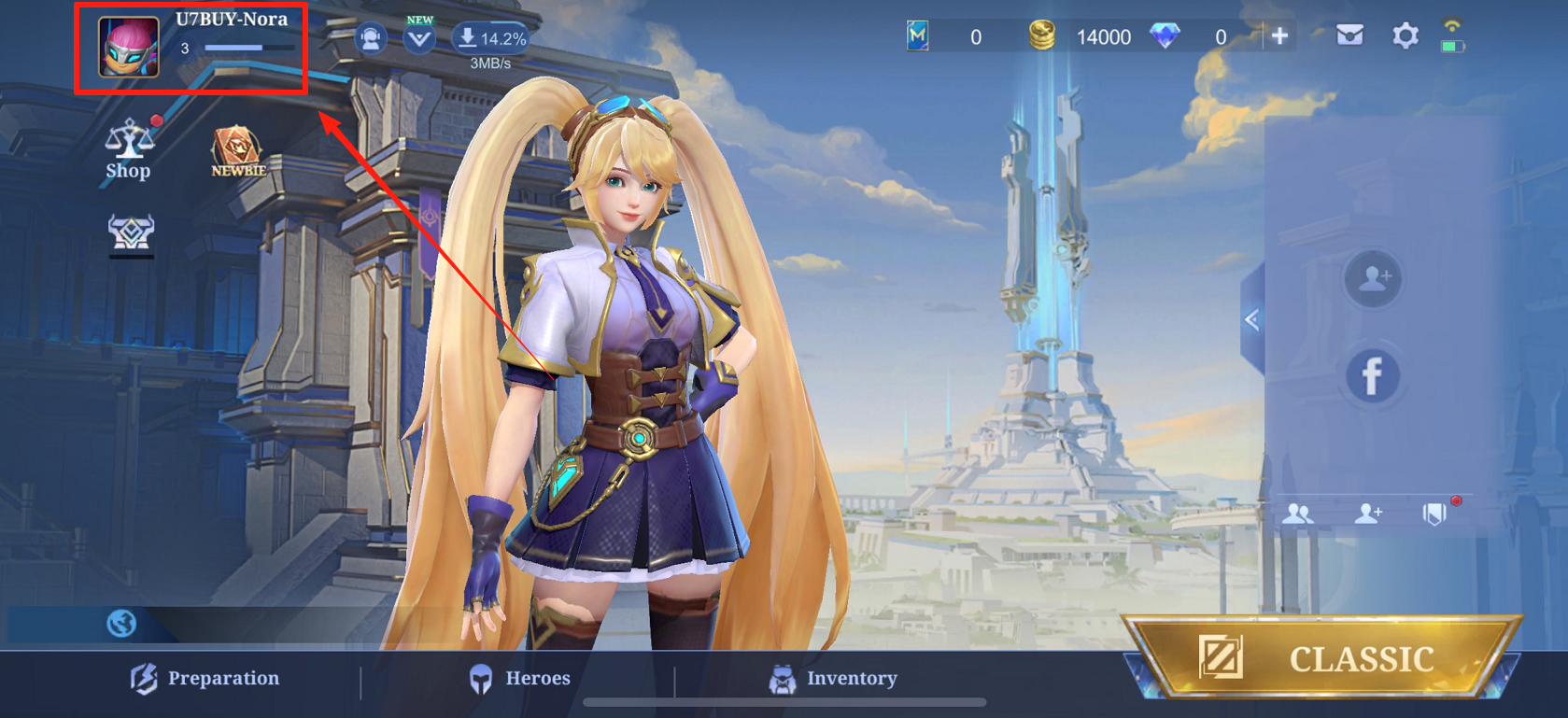
Task: Connect via the Facebook button
Action: (x=1372, y=376)
